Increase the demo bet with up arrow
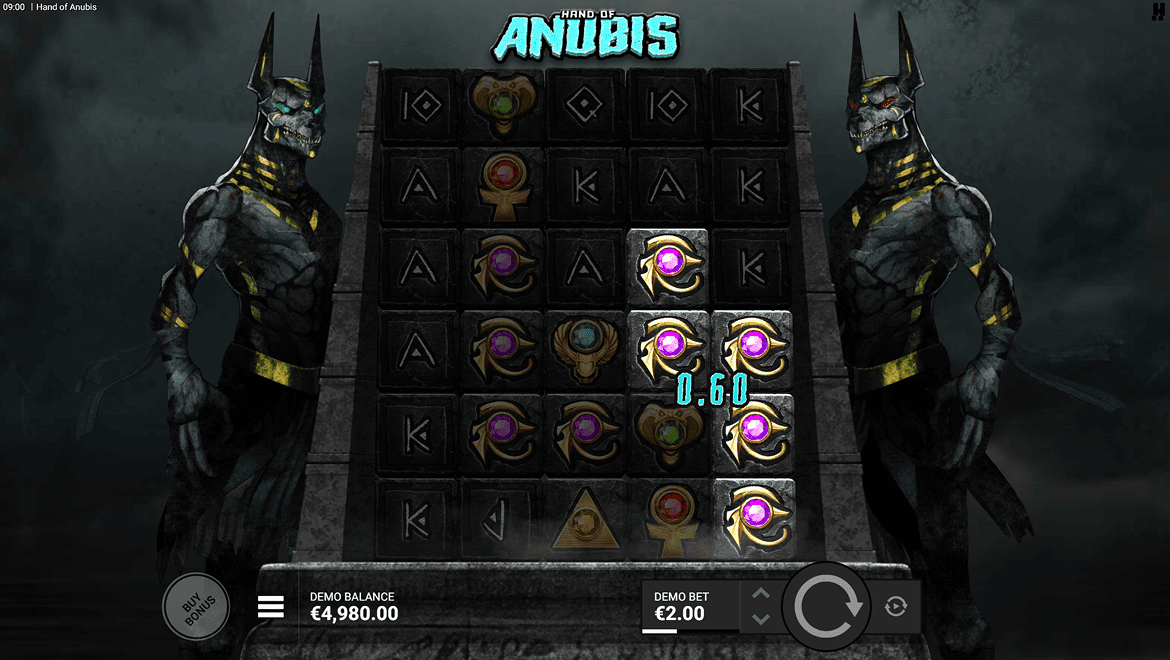This screenshot has width=1170, height=660. point(760,594)
